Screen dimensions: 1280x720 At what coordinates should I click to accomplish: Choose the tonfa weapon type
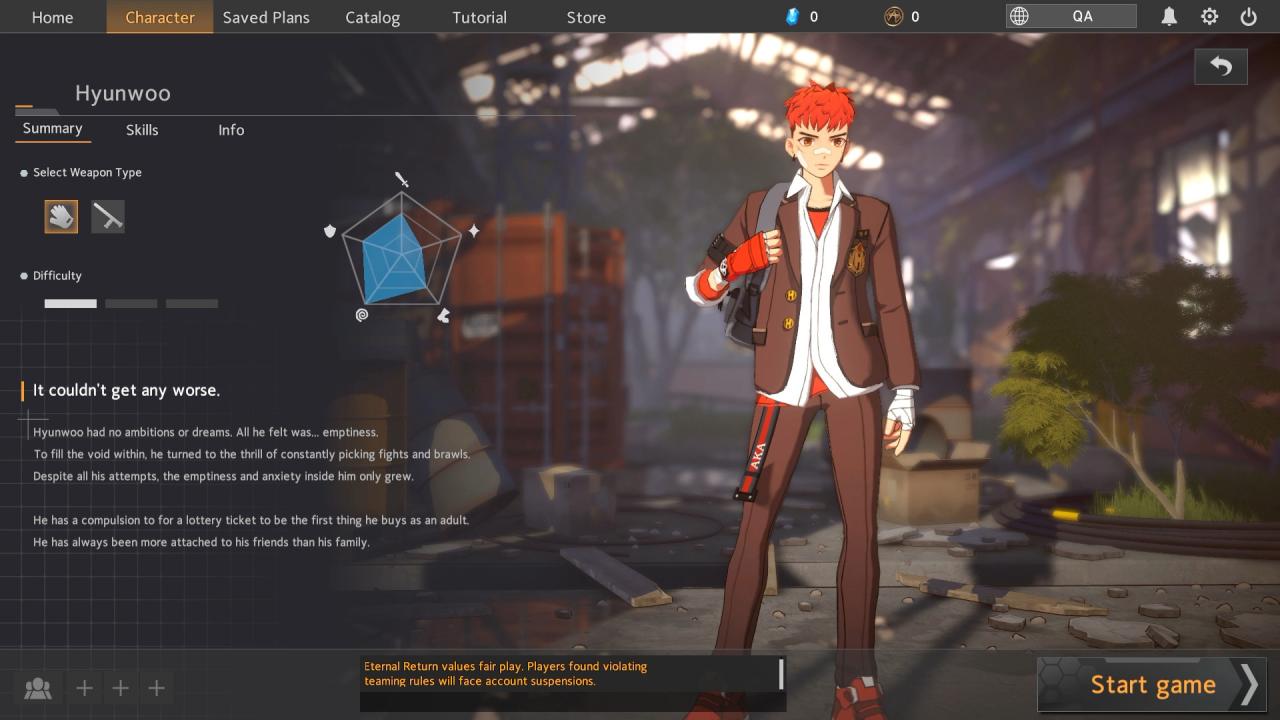click(108, 216)
